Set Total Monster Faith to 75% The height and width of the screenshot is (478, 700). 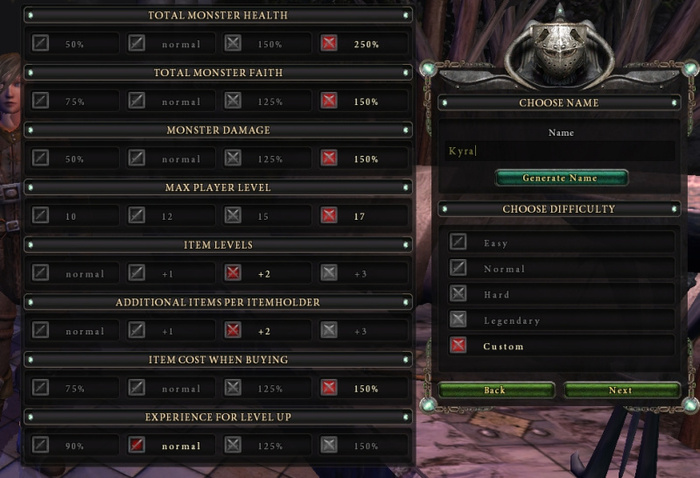click(x=40, y=101)
